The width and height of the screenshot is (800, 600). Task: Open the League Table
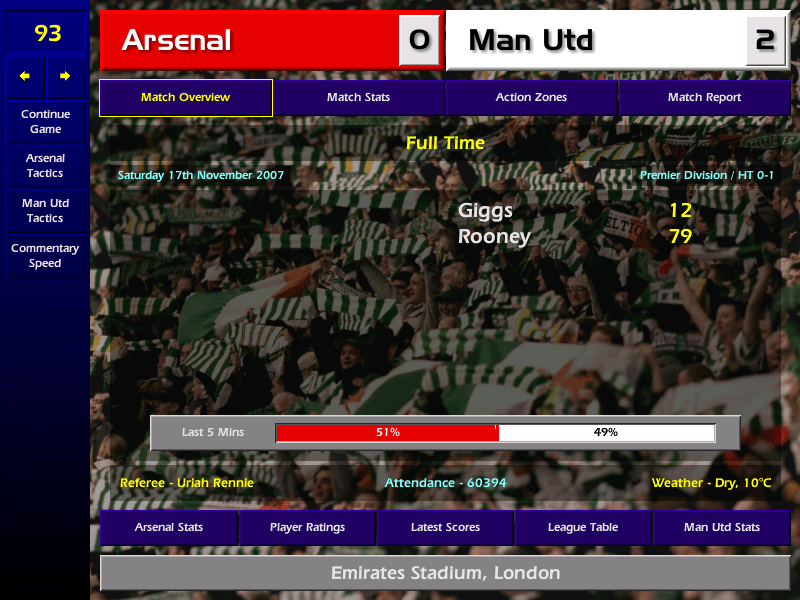pos(583,527)
